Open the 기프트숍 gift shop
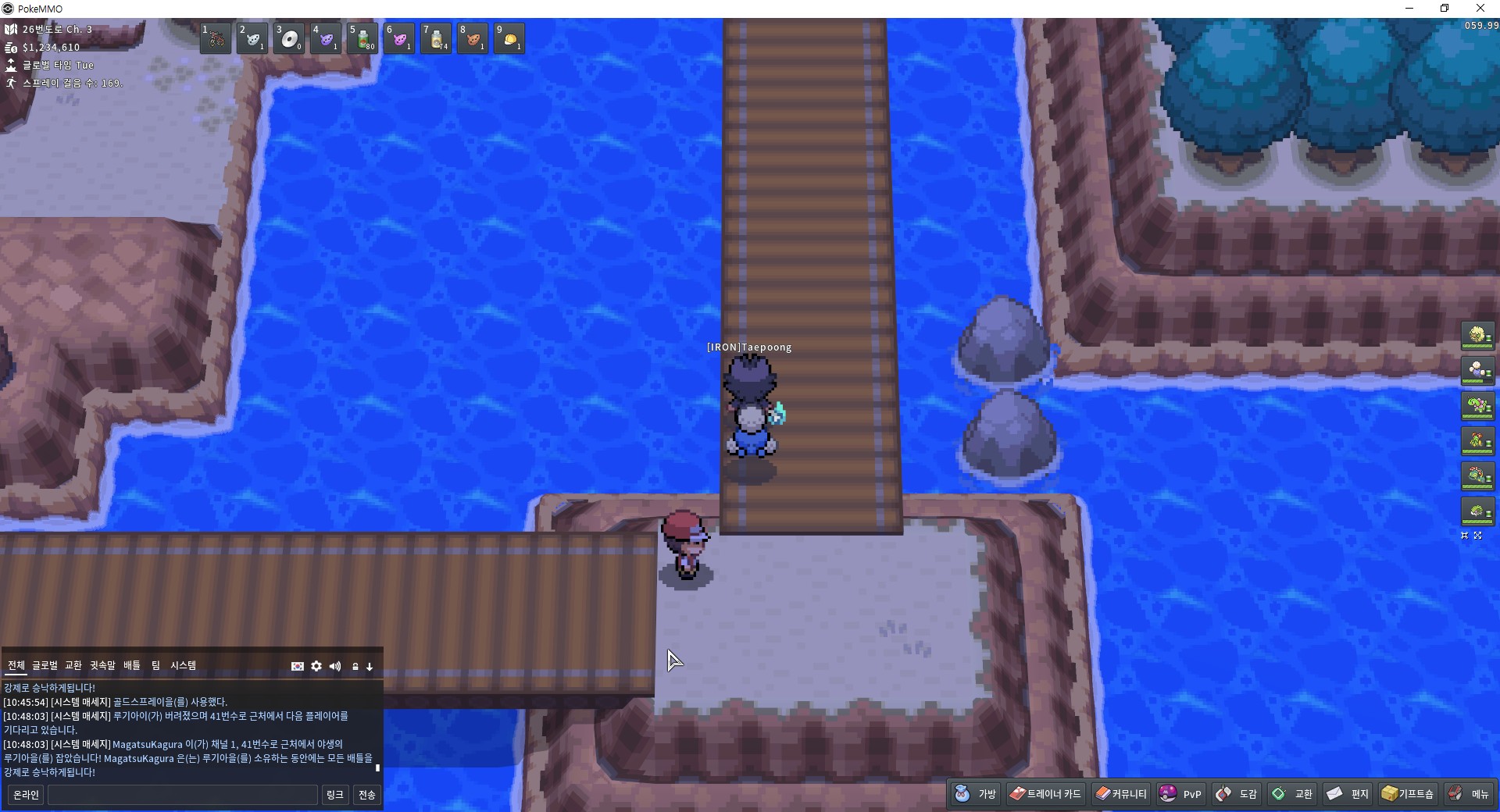 click(1408, 794)
